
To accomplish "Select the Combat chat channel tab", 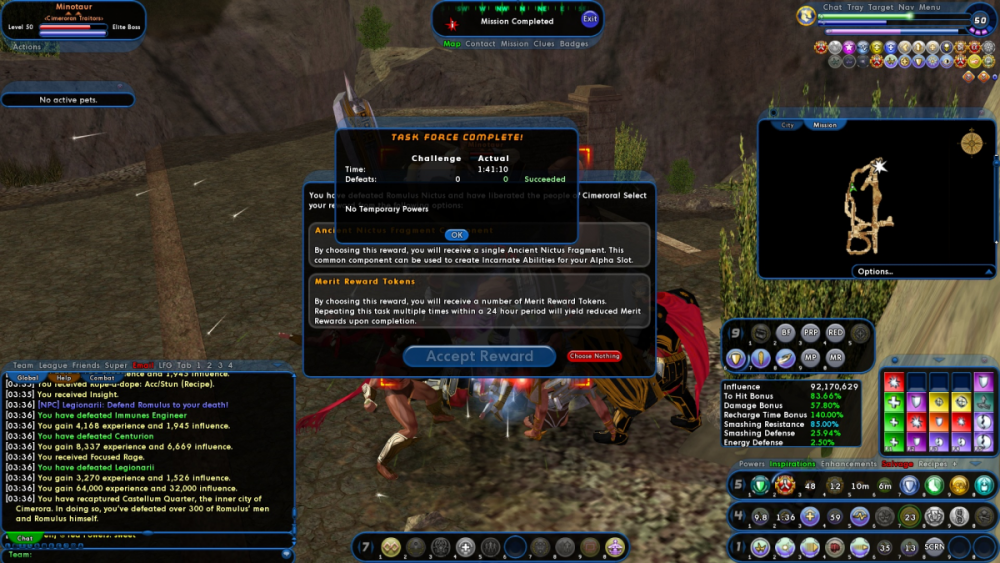I will [x=102, y=378].
